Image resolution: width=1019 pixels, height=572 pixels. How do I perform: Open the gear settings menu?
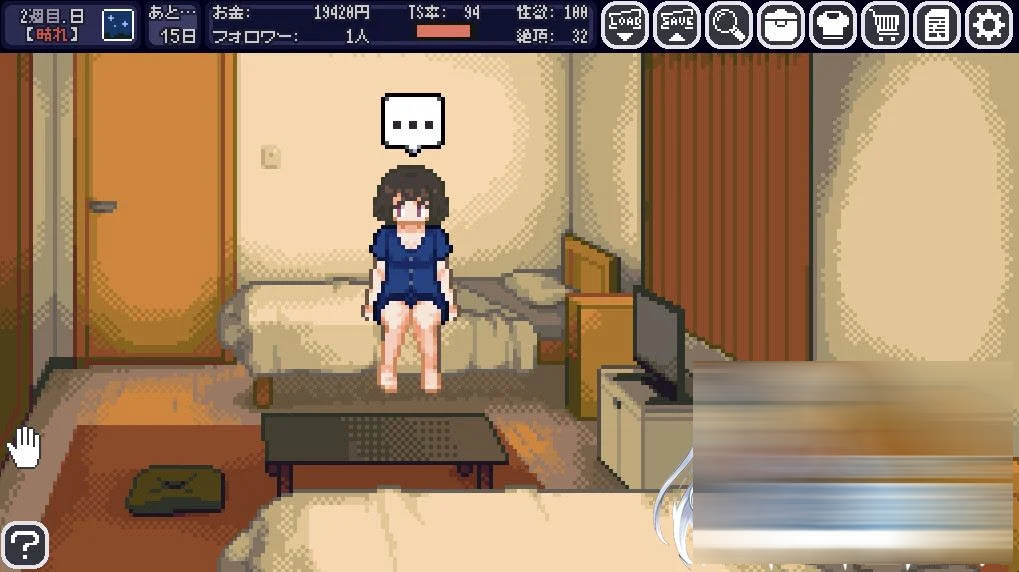(x=989, y=26)
